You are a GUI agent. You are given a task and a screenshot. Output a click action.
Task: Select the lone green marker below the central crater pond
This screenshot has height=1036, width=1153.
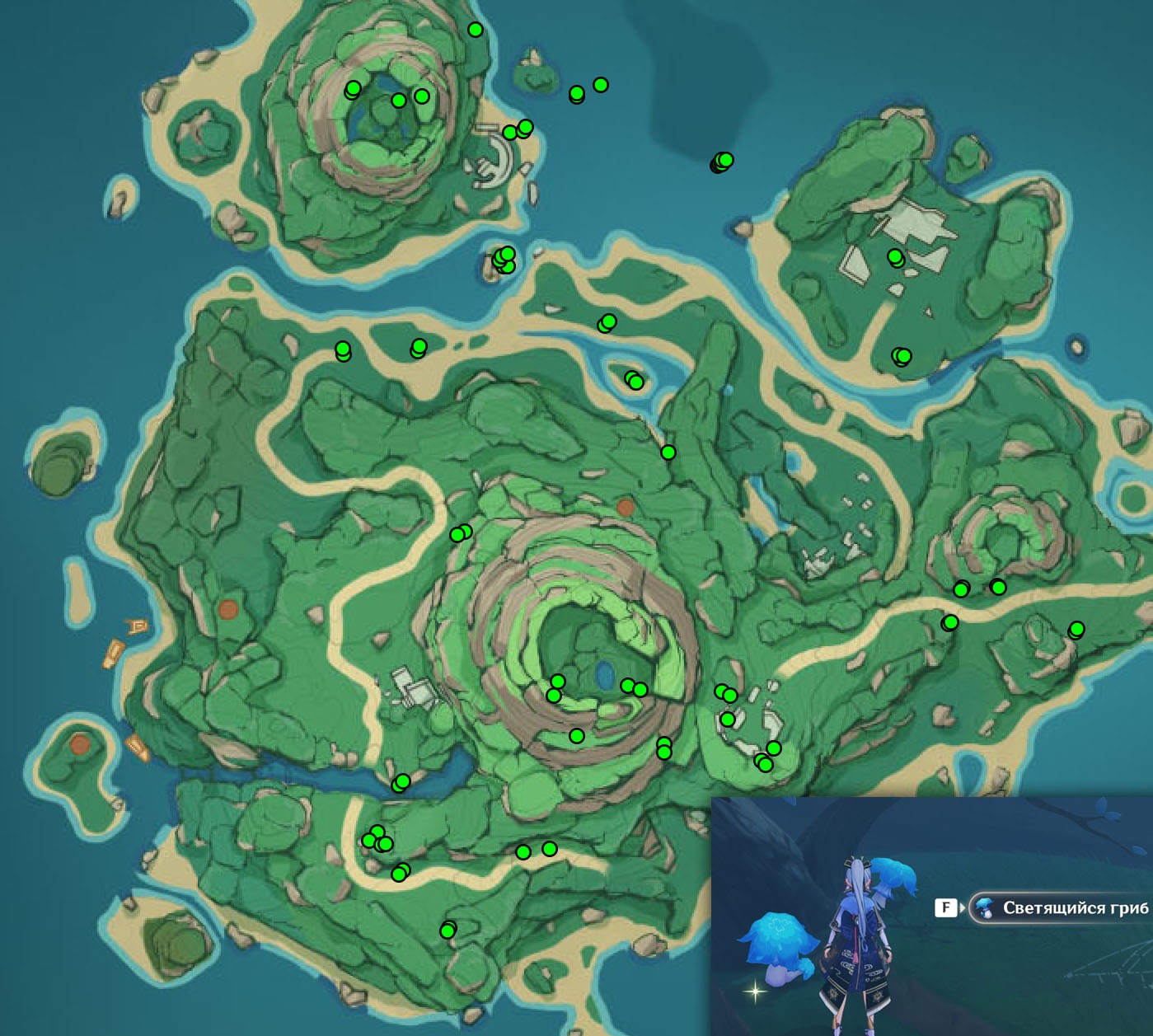577,736
